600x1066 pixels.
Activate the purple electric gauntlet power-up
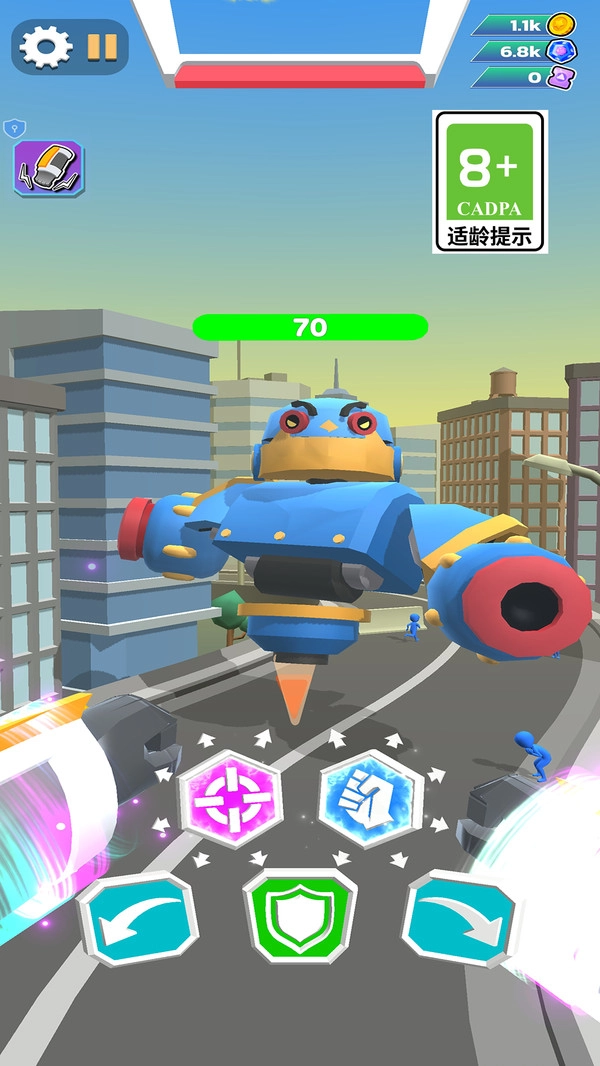[48, 167]
